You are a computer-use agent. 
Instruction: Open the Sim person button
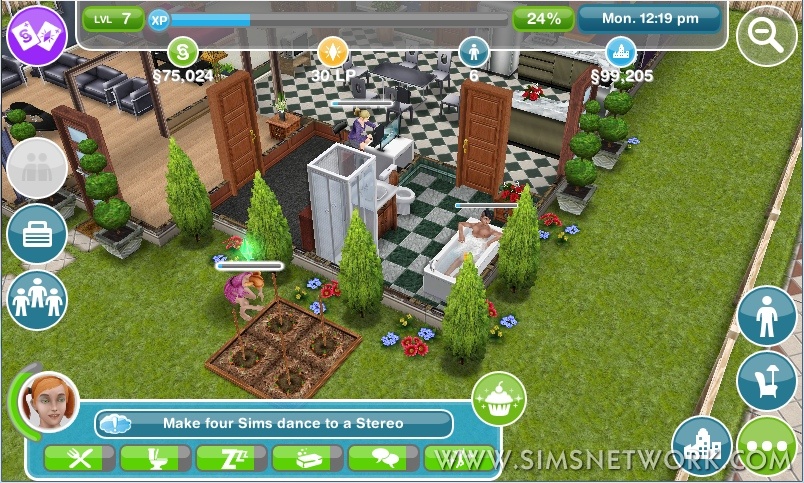(767, 317)
